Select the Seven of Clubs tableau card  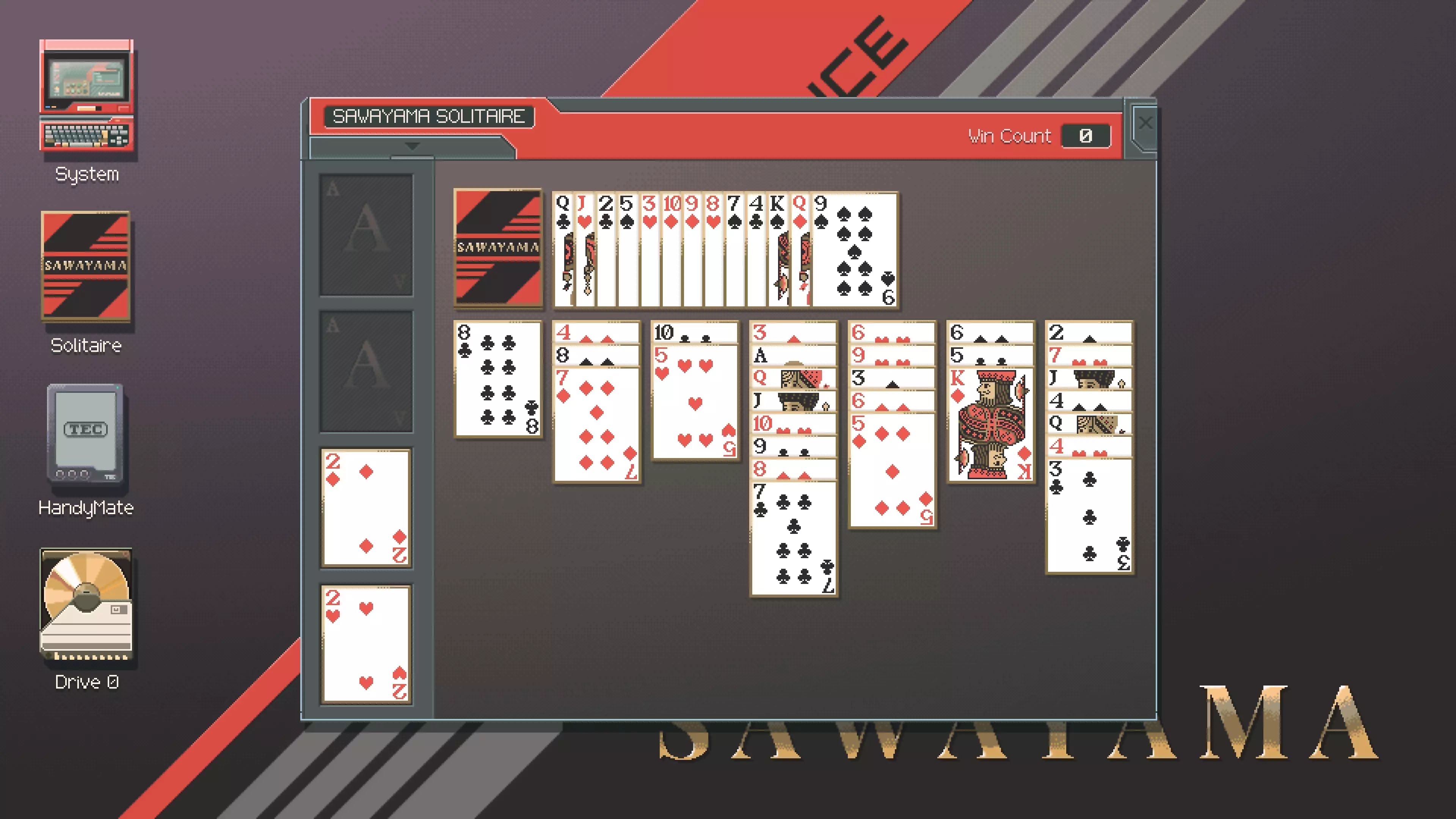pos(793,537)
